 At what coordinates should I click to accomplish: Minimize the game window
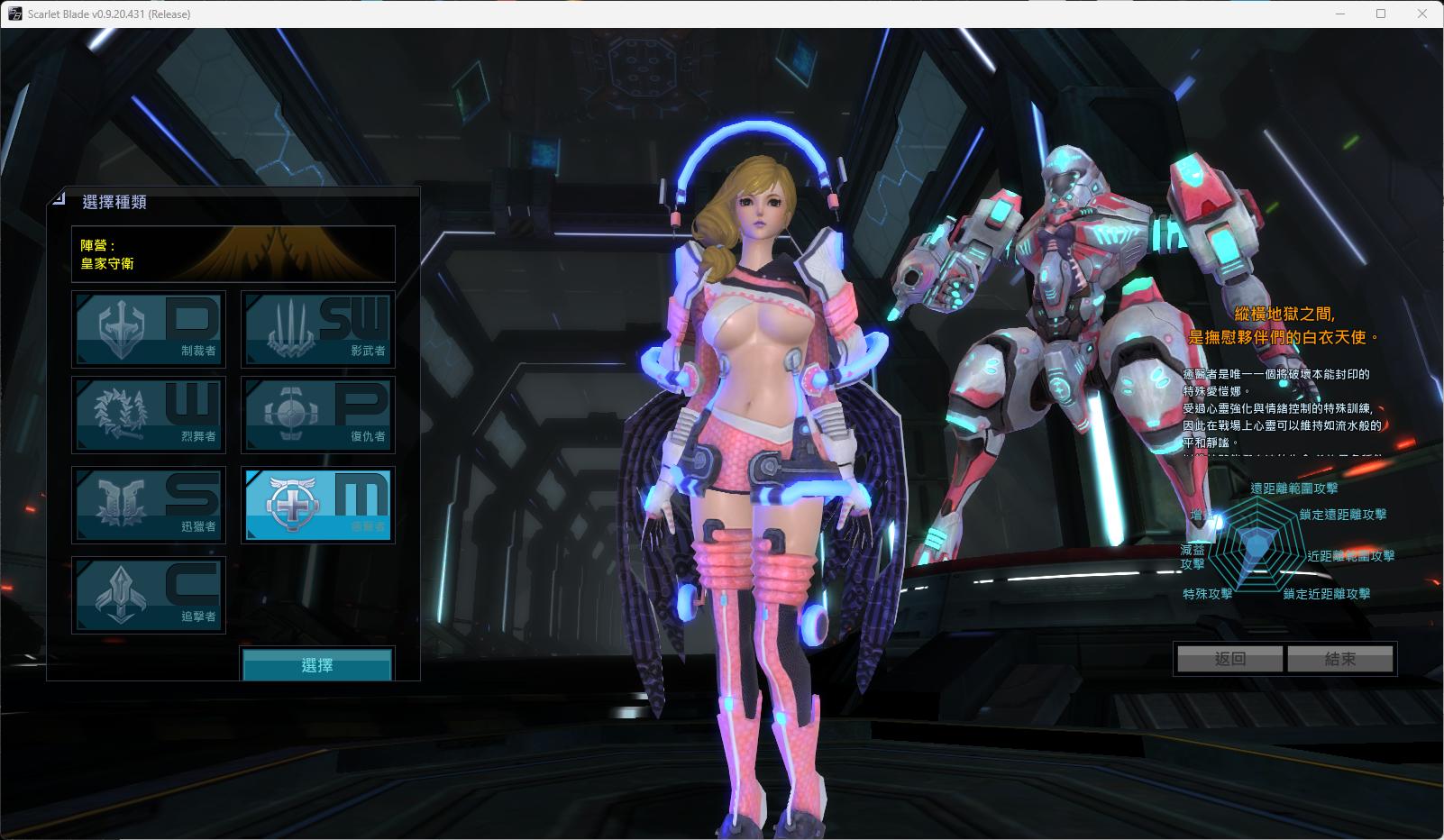point(1339,14)
